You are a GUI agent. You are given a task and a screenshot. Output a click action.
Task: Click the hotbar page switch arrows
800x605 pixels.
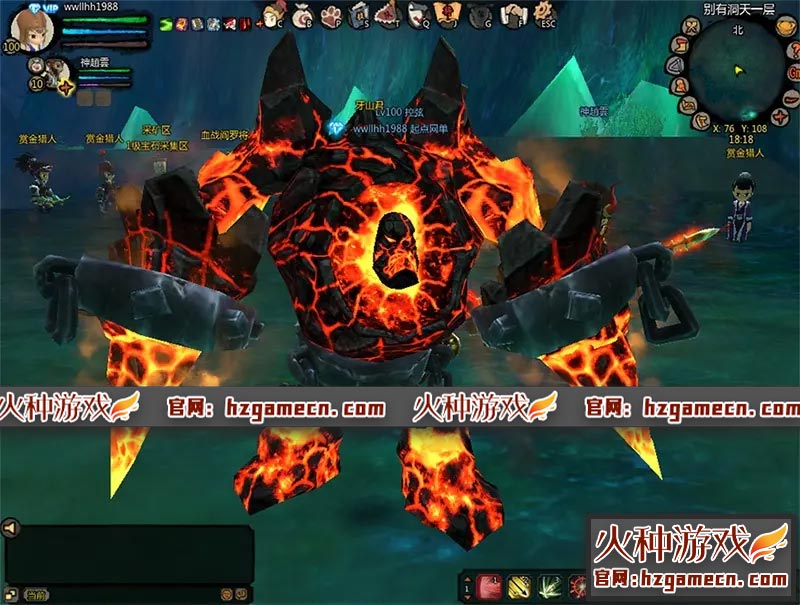pyautogui.click(x=466, y=586)
